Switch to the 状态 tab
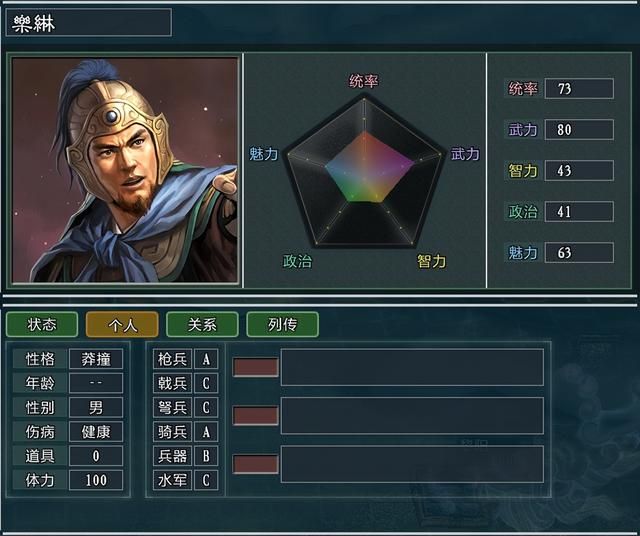This screenshot has height=536, width=640. pos(42,324)
